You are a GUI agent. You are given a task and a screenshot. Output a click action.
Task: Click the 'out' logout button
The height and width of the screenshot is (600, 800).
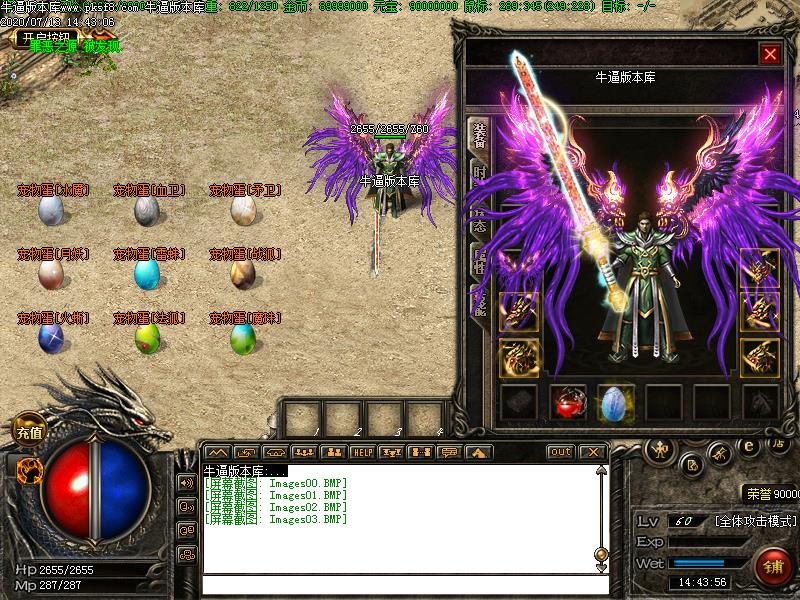(x=561, y=452)
